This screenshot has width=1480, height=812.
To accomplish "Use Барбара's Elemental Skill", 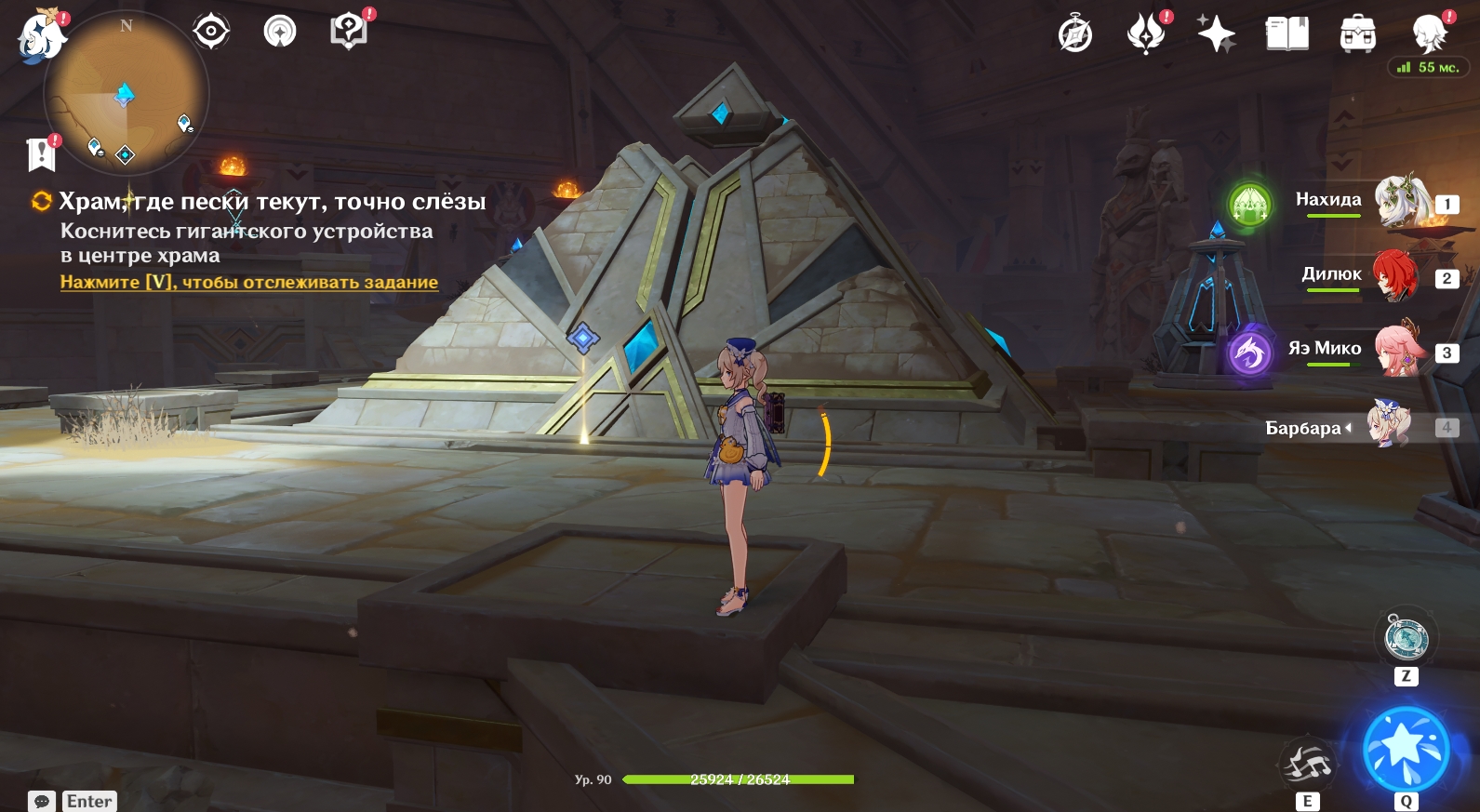I will 1308,765.
